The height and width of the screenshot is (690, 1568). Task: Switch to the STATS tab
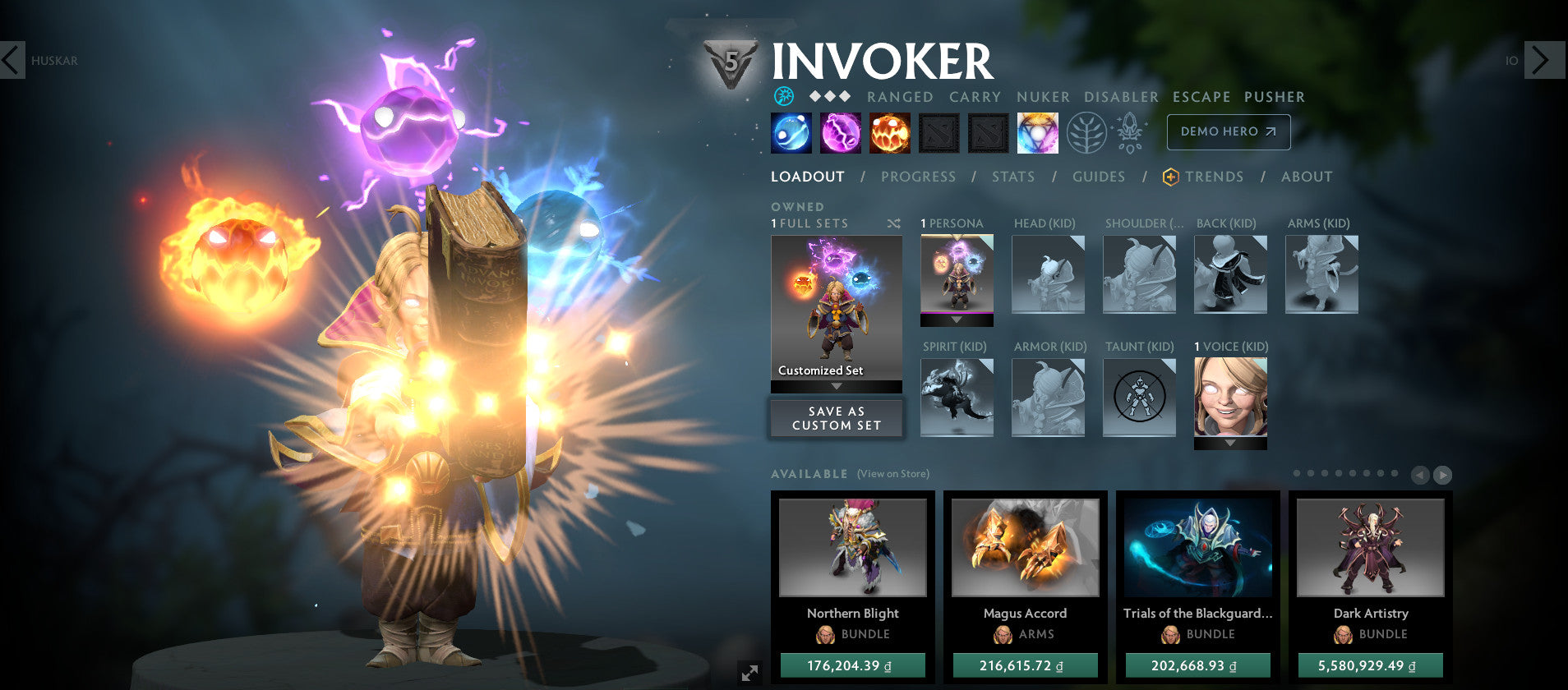[x=1012, y=176]
